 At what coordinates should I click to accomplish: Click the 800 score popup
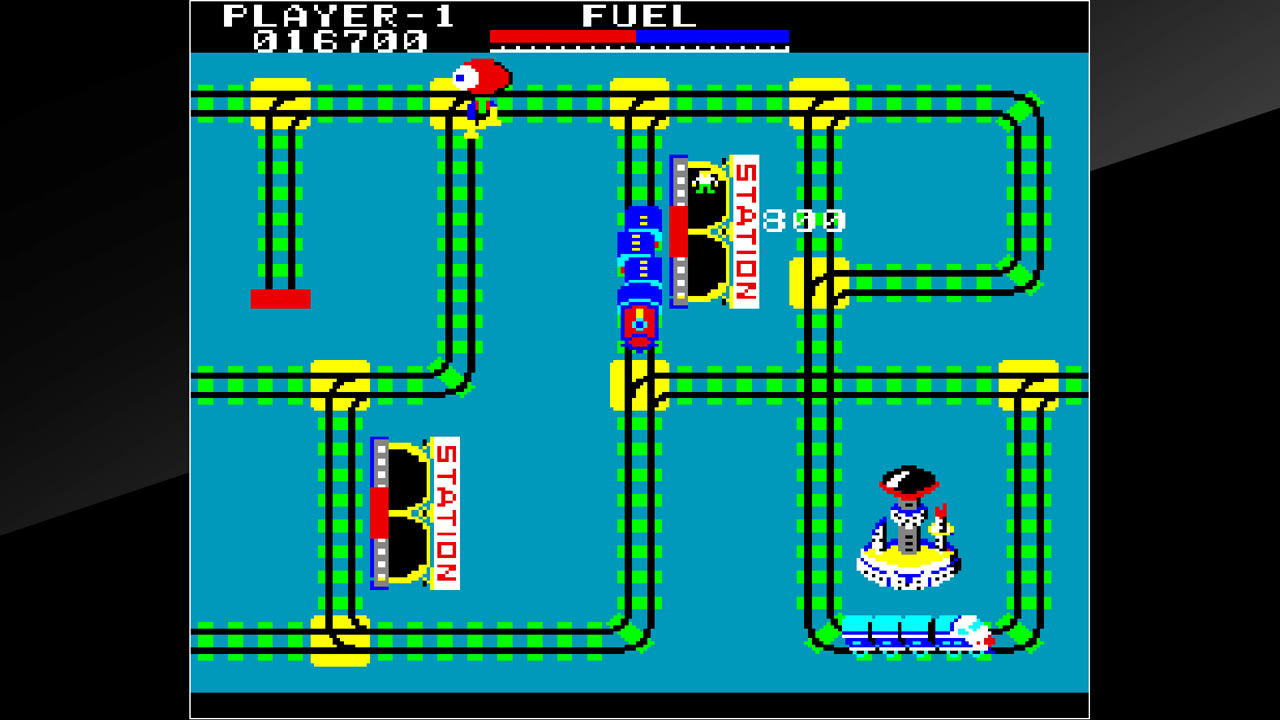tap(805, 220)
